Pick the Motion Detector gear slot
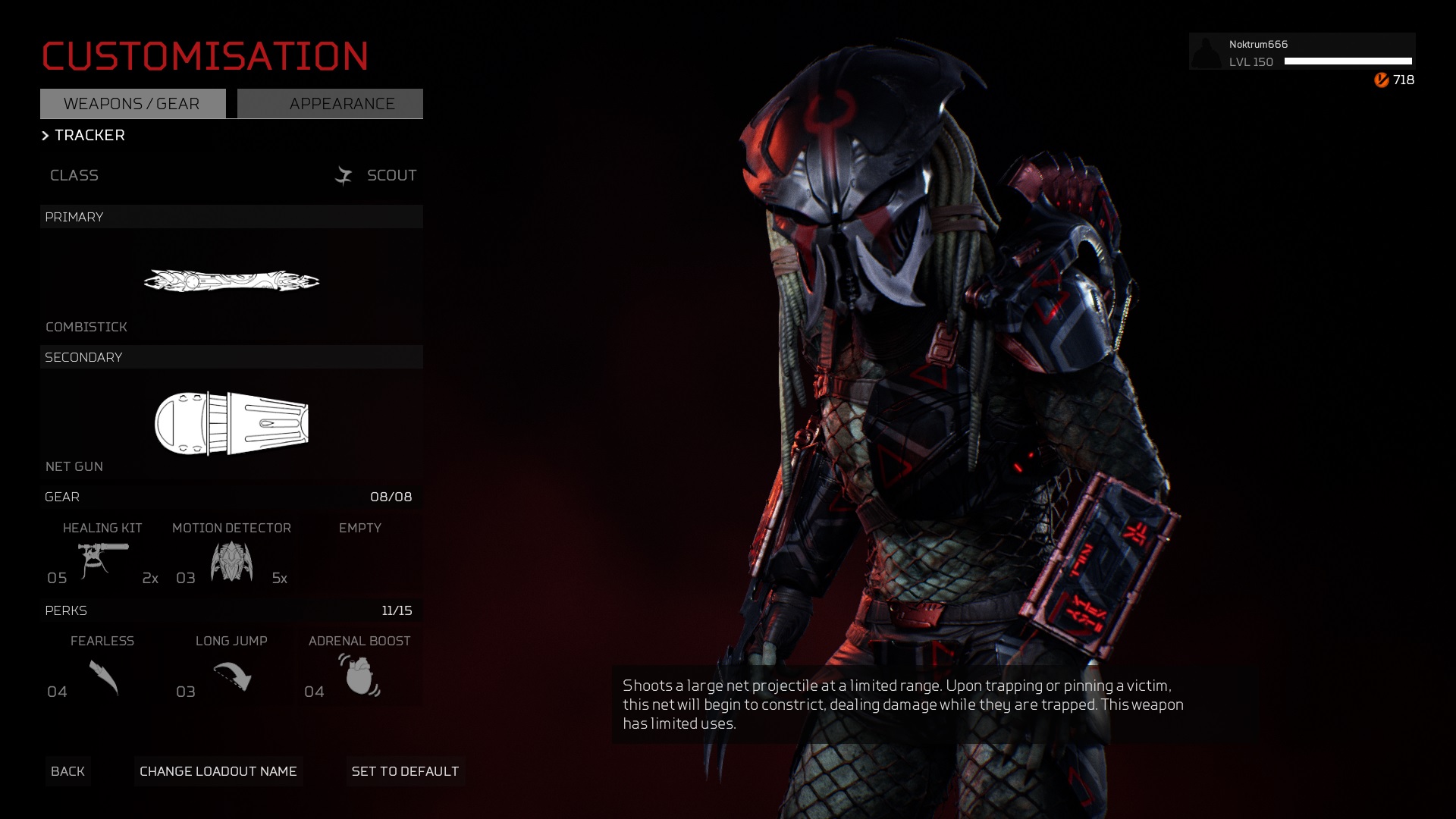This screenshot has width=1456, height=819. (x=231, y=557)
